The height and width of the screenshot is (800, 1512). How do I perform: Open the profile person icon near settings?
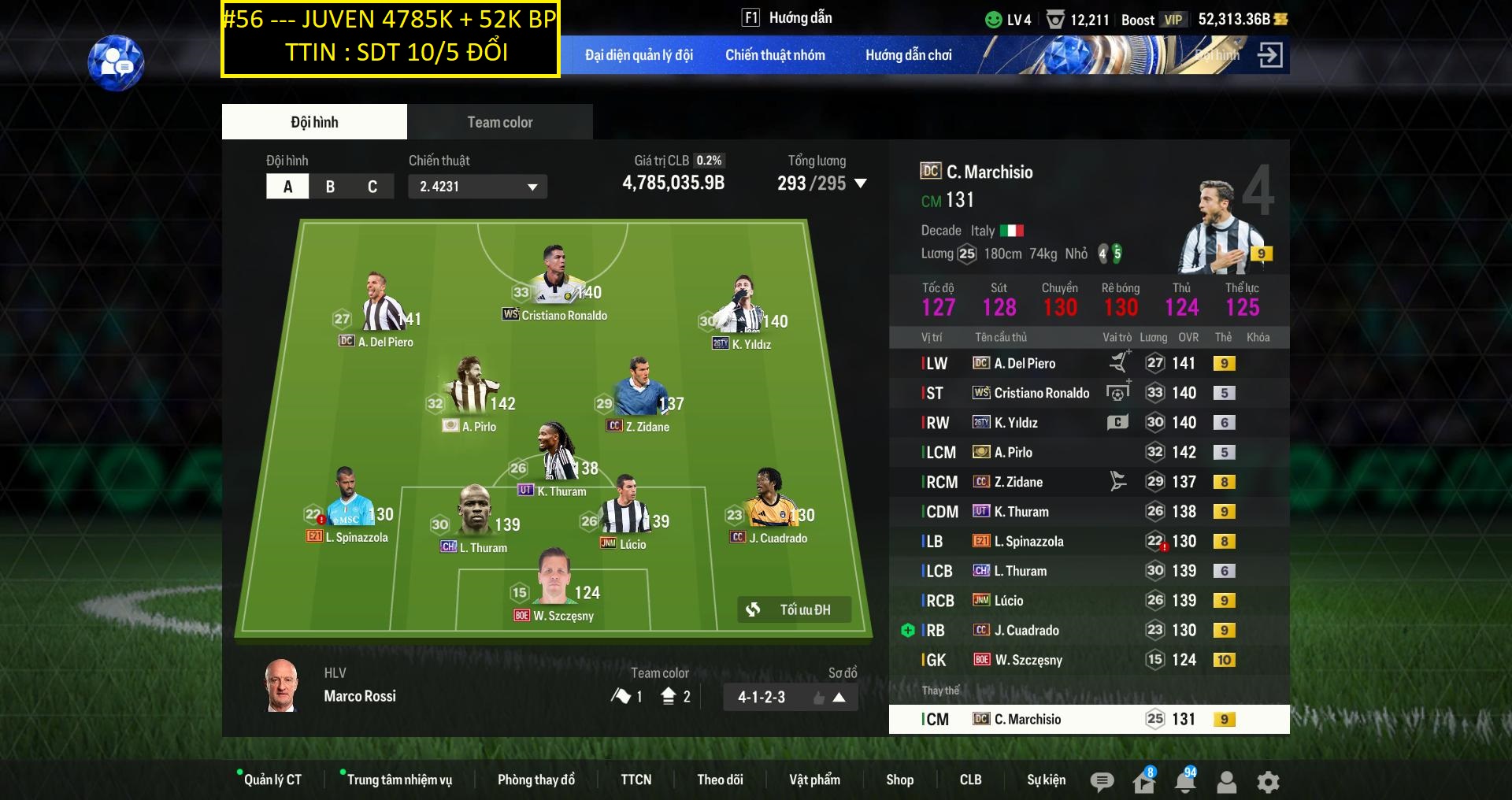[x=1225, y=781]
